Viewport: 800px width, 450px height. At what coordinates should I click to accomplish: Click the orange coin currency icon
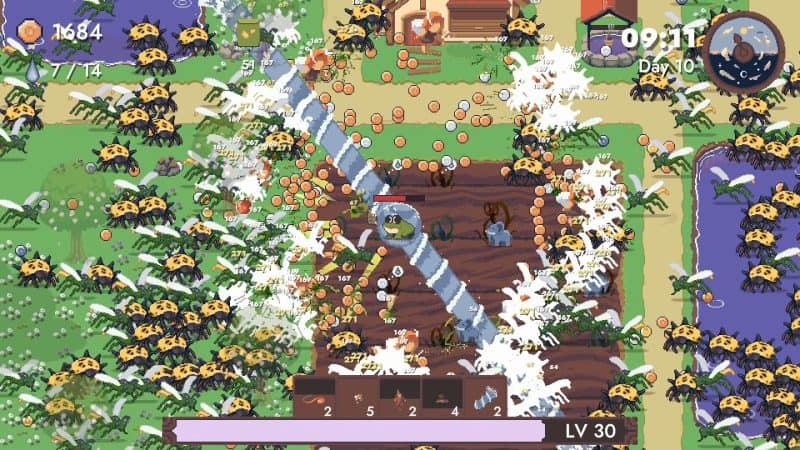29,31
